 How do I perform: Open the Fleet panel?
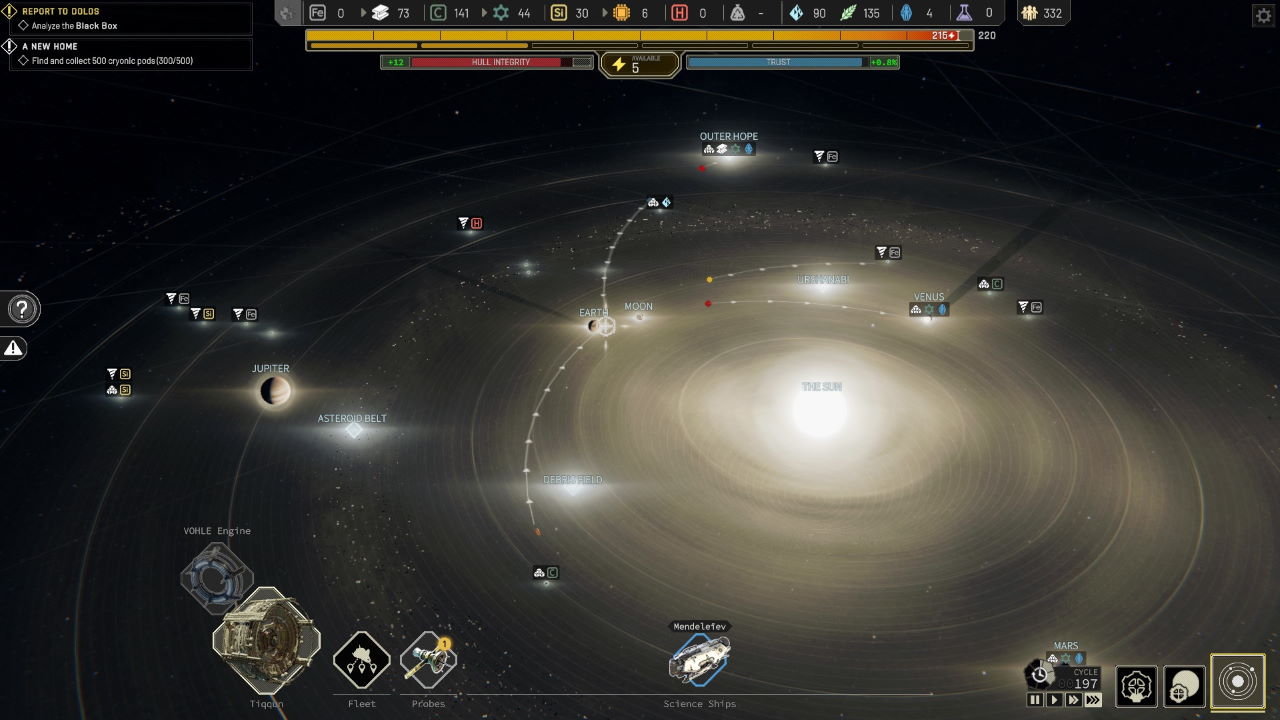(x=361, y=660)
